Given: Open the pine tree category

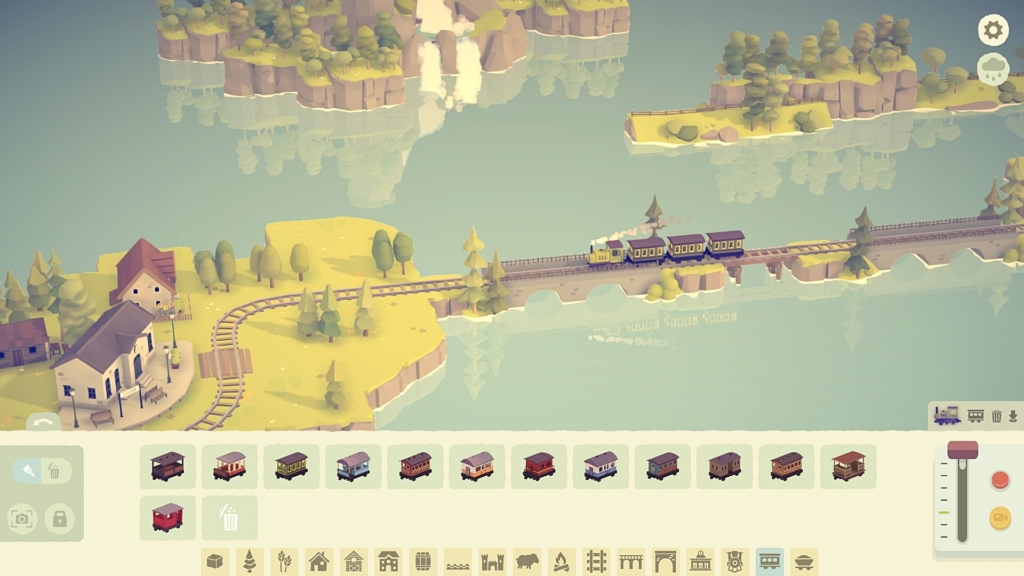Looking at the screenshot, I should tap(249, 562).
